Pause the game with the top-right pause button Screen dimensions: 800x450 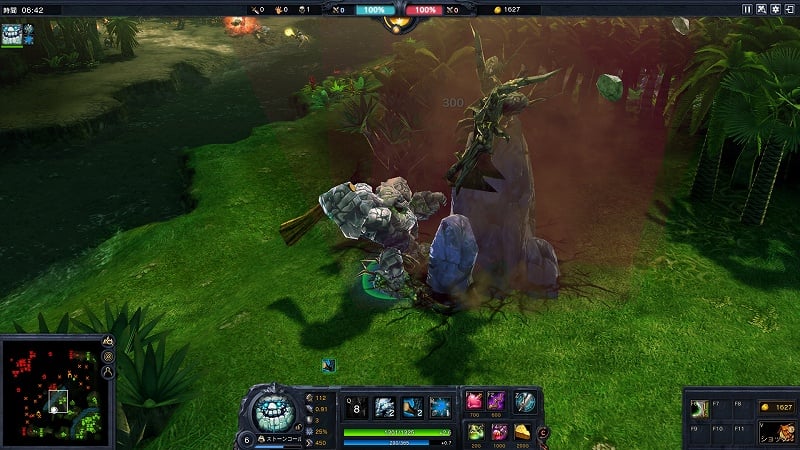tap(747, 9)
